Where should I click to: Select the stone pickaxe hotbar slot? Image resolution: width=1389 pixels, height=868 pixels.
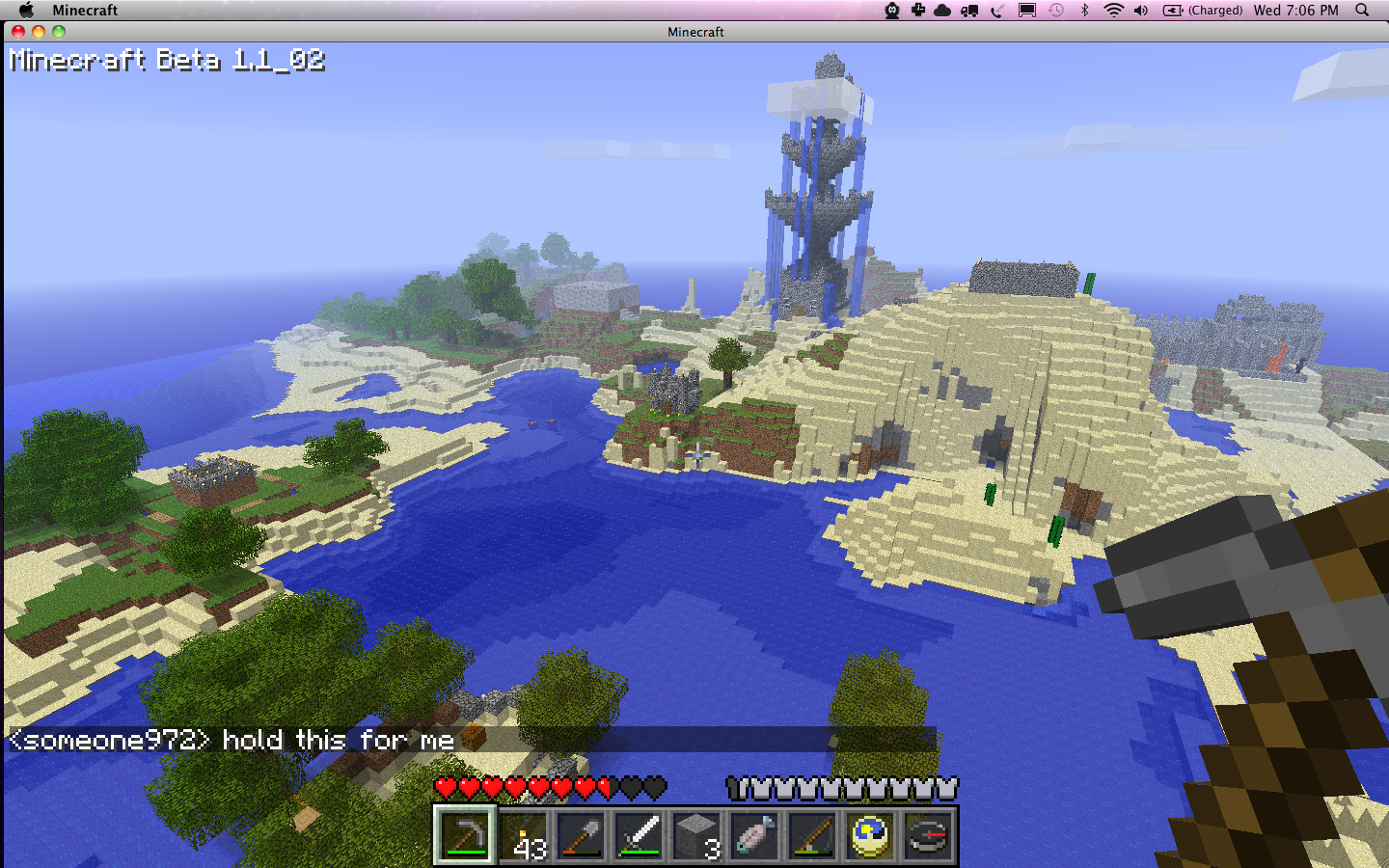(466, 835)
